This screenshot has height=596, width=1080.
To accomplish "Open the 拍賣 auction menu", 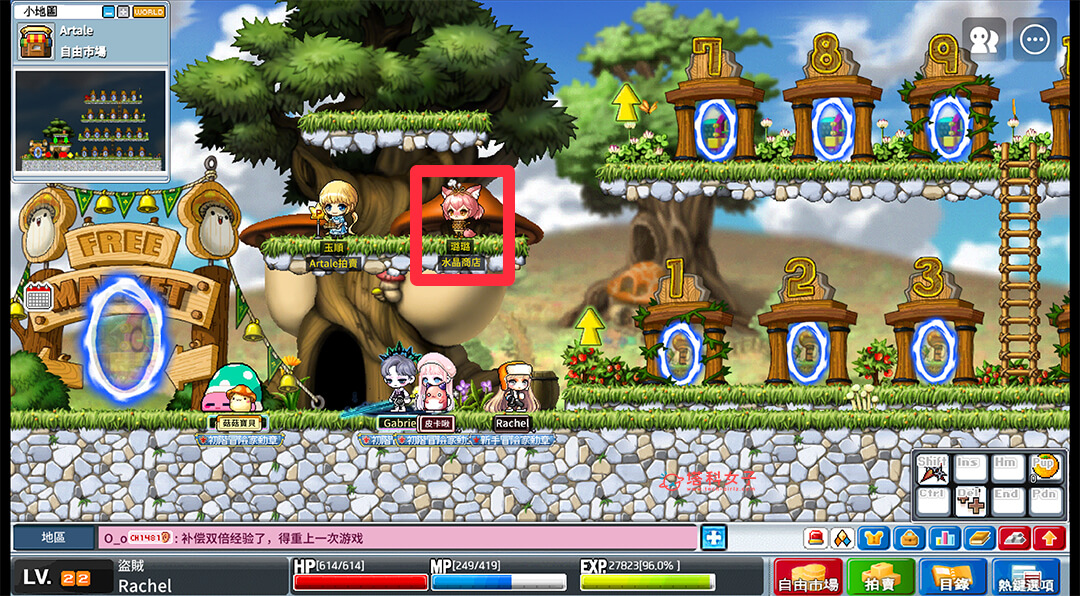I will (880, 577).
